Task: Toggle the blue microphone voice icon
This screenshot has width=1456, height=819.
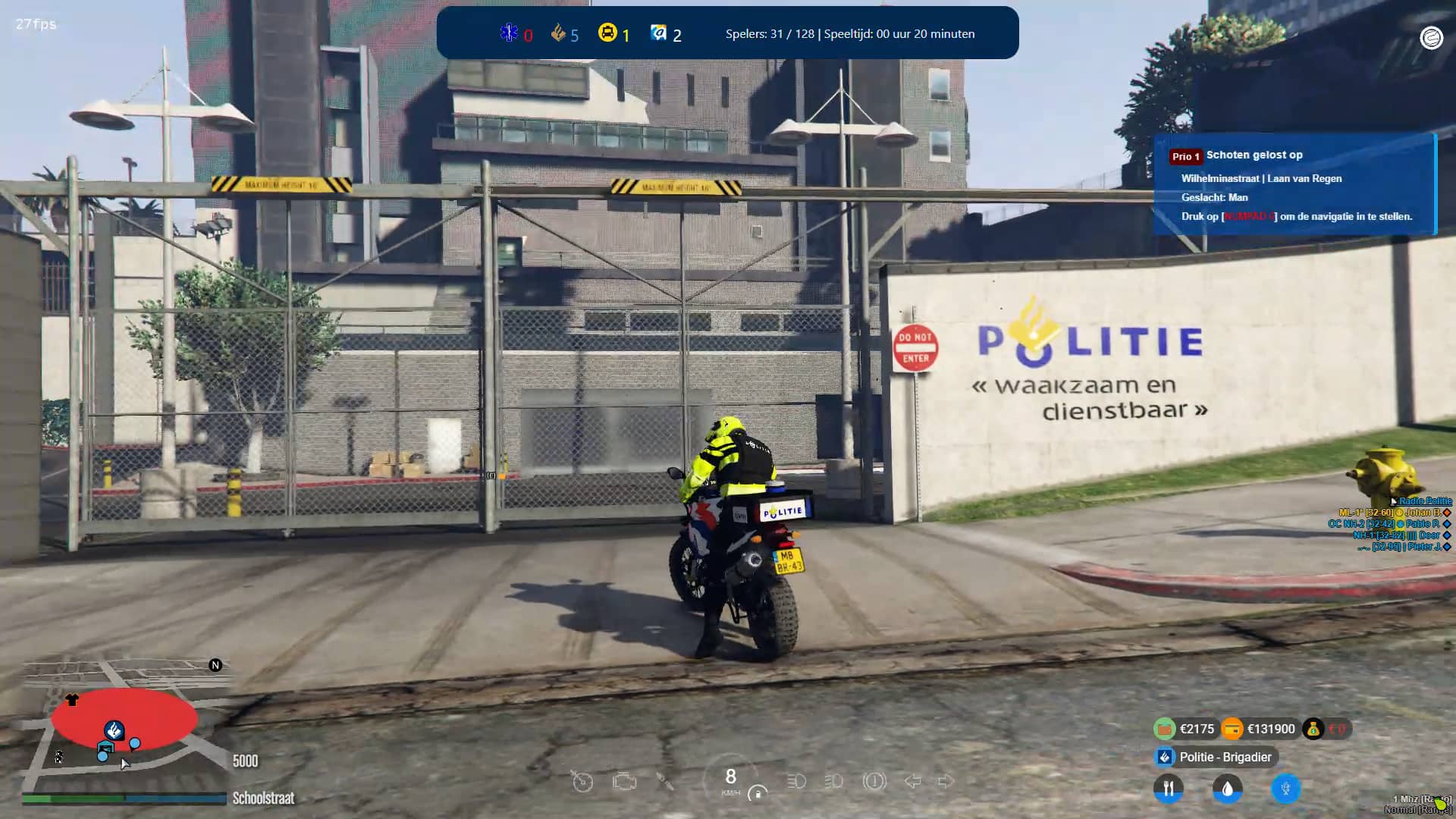Action: [x=1285, y=789]
